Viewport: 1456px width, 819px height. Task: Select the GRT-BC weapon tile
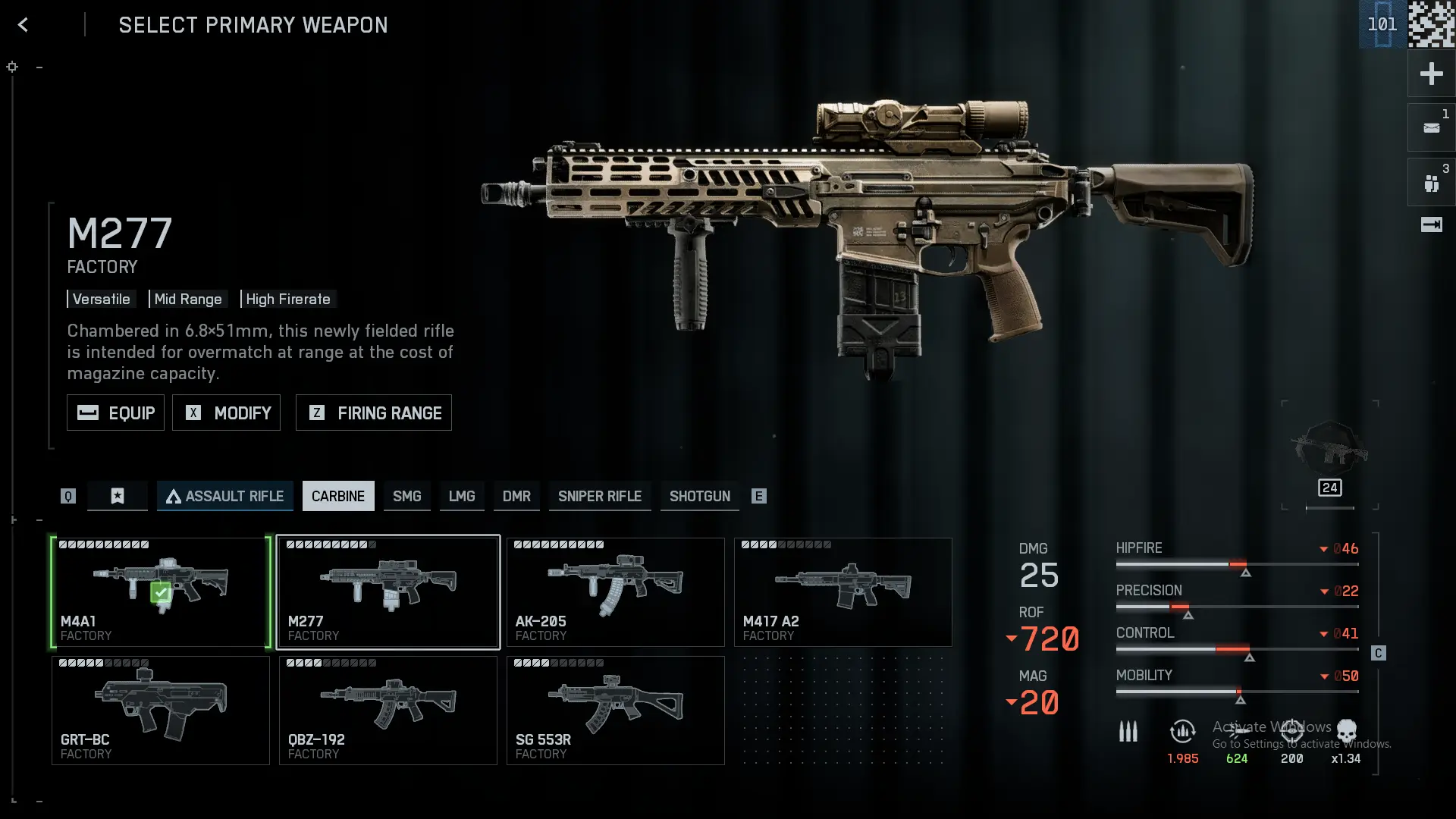pos(161,711)
